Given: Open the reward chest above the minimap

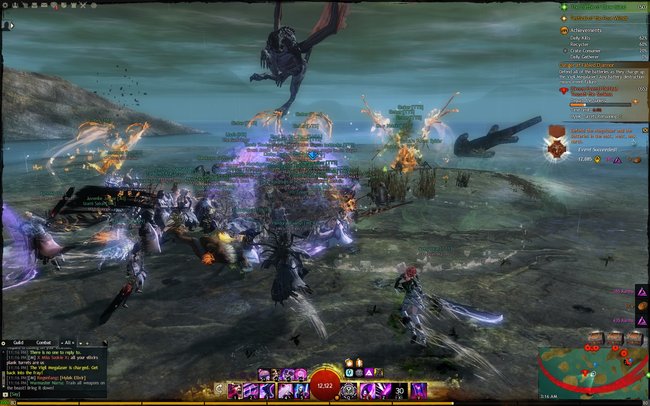Looking at the screenshot, I should point(596,337).
